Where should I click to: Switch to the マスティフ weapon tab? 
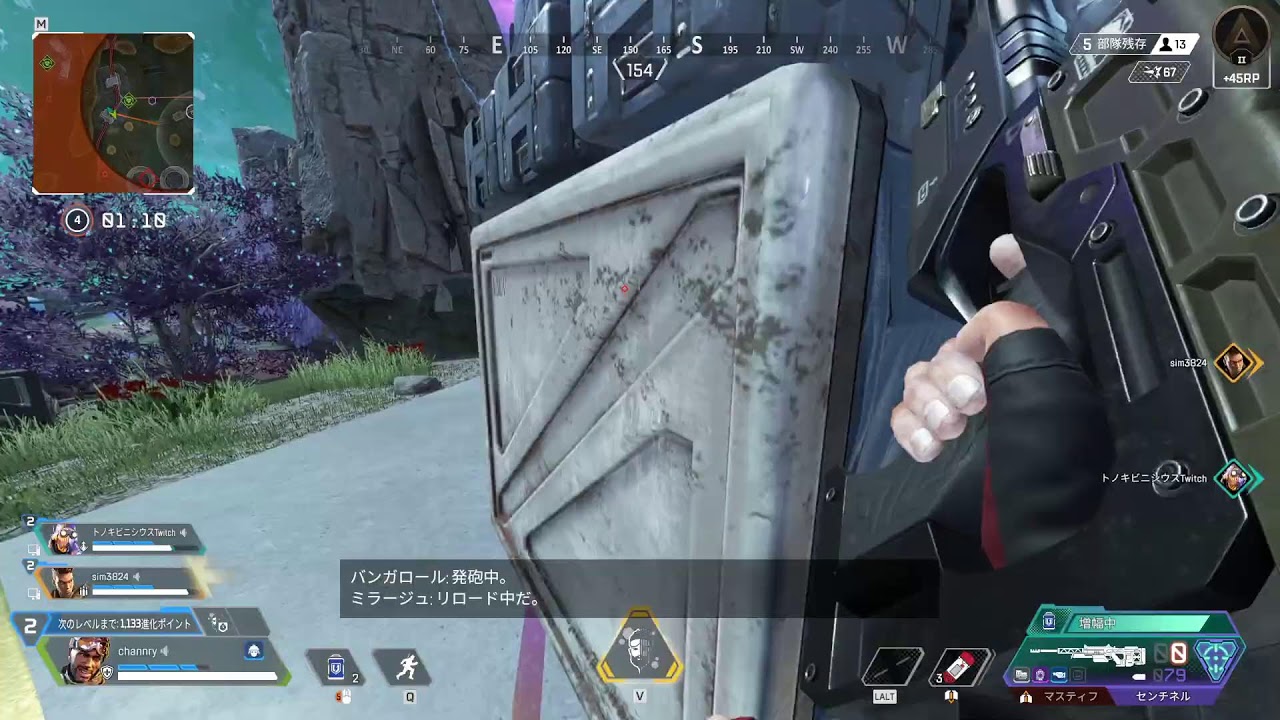click(x=1071, y=696)
